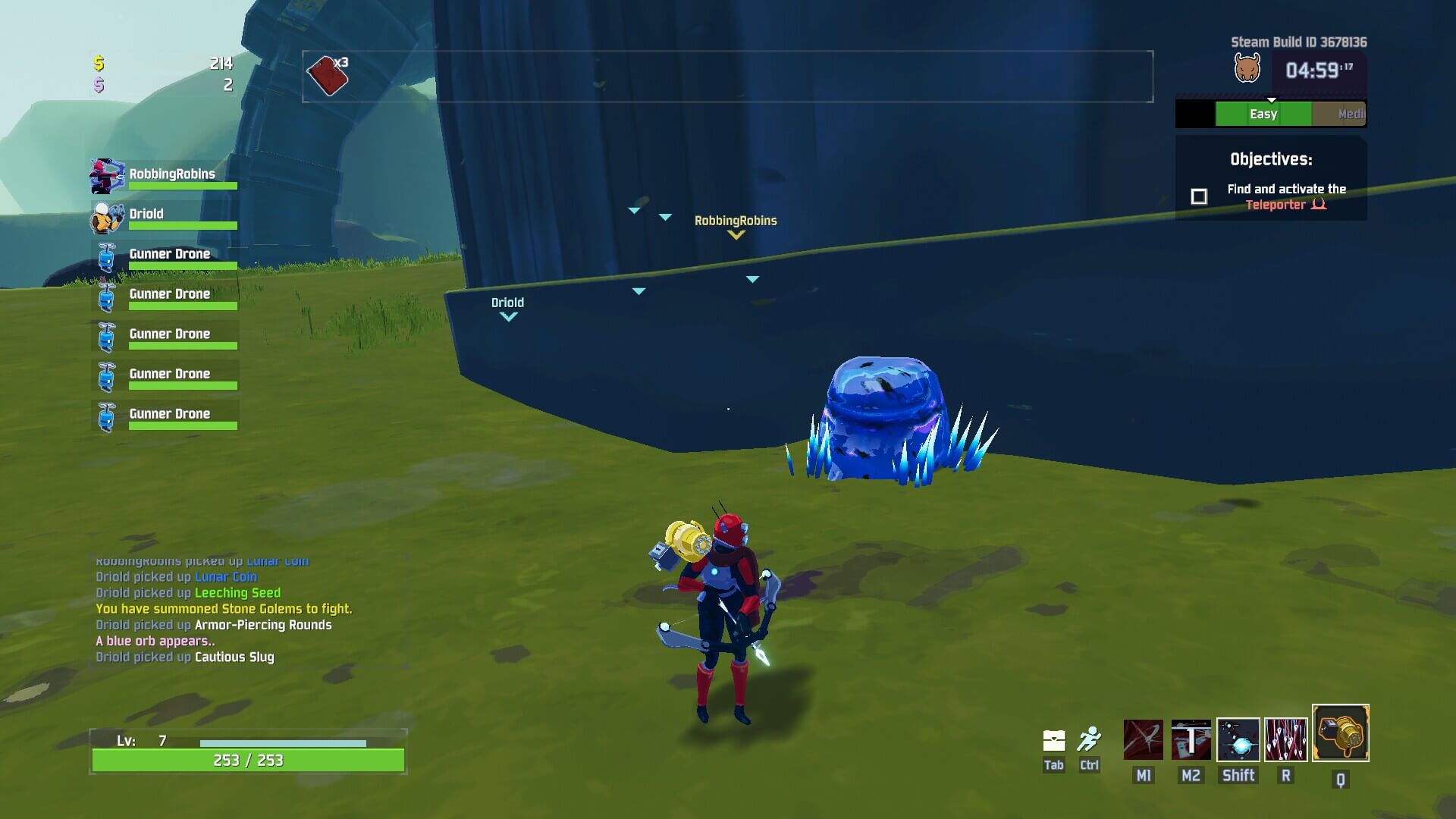
Task: Use the M2 secondary skill icon
Action: pos(1191,739)
